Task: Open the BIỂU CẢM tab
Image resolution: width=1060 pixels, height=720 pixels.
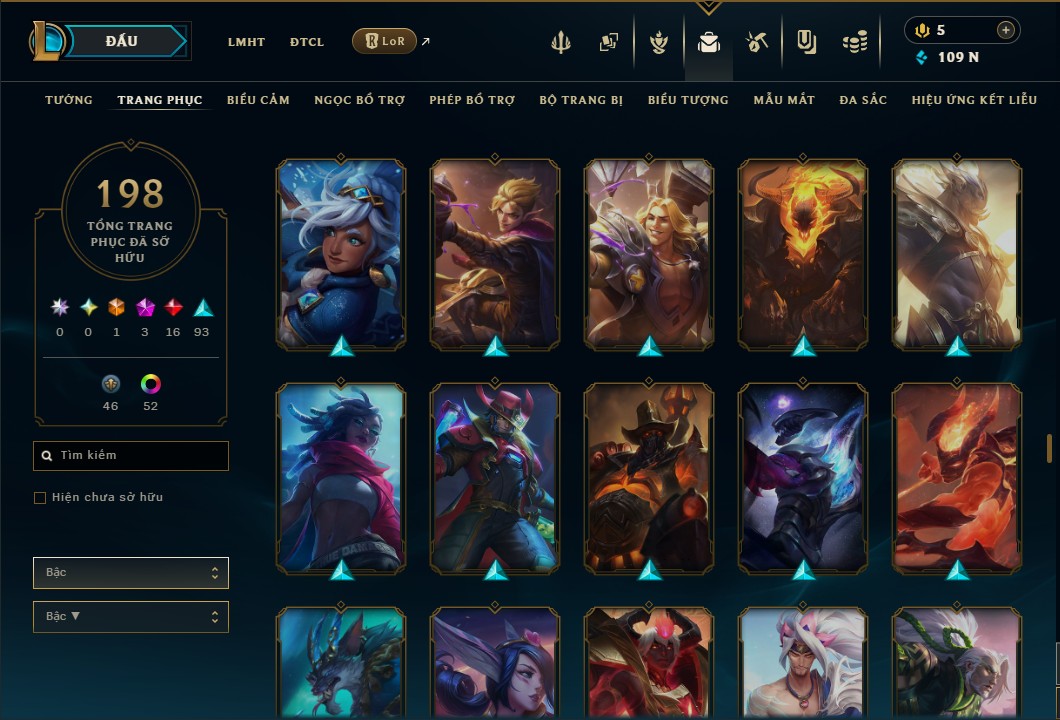Action: [x=258, y=100]
